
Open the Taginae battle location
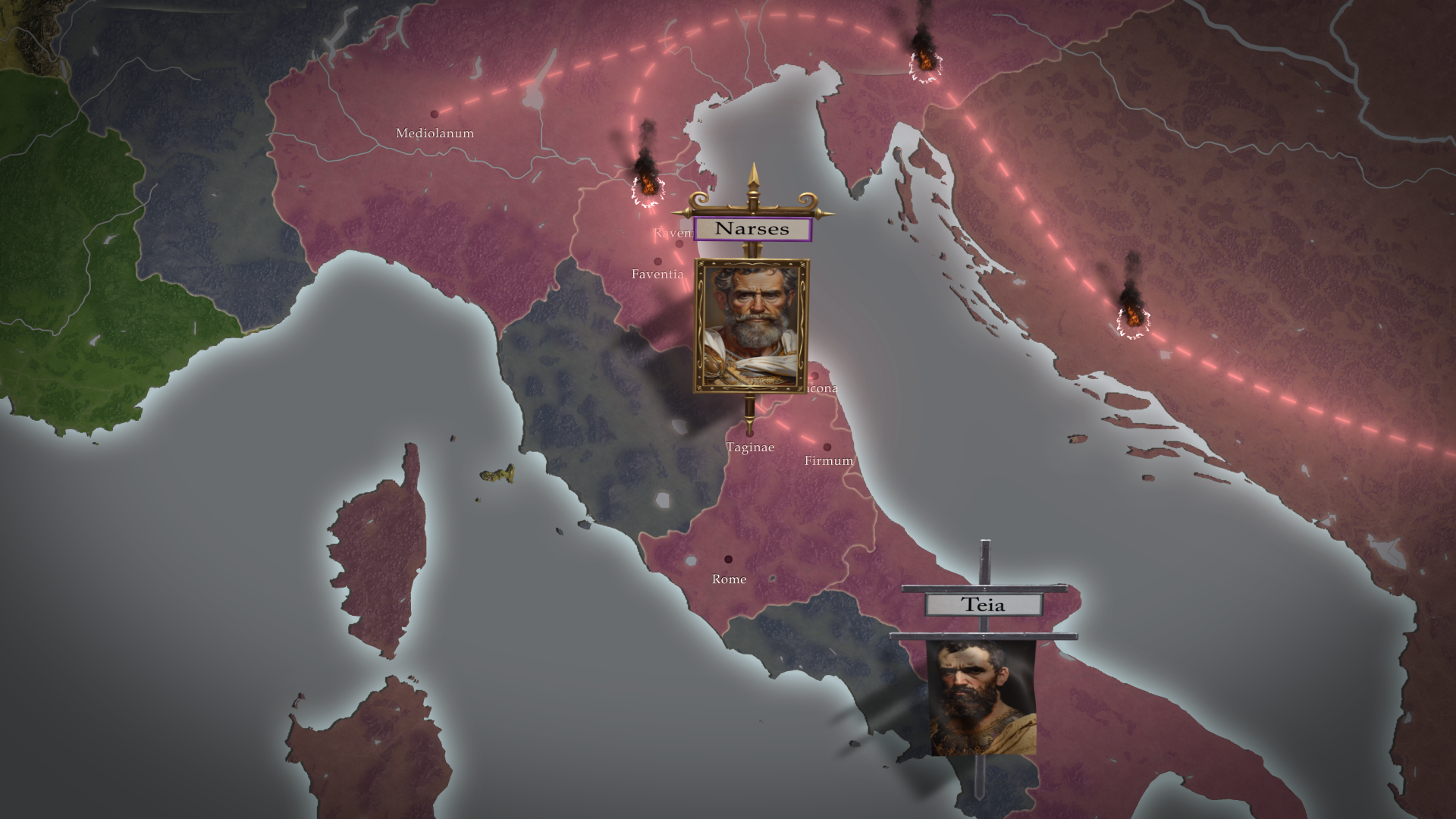[x=750, y=448]
